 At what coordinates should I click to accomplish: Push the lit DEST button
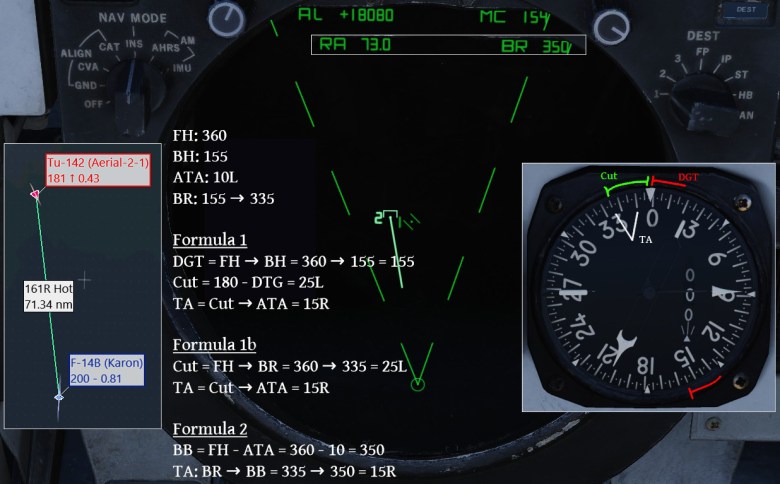(743, 8)
